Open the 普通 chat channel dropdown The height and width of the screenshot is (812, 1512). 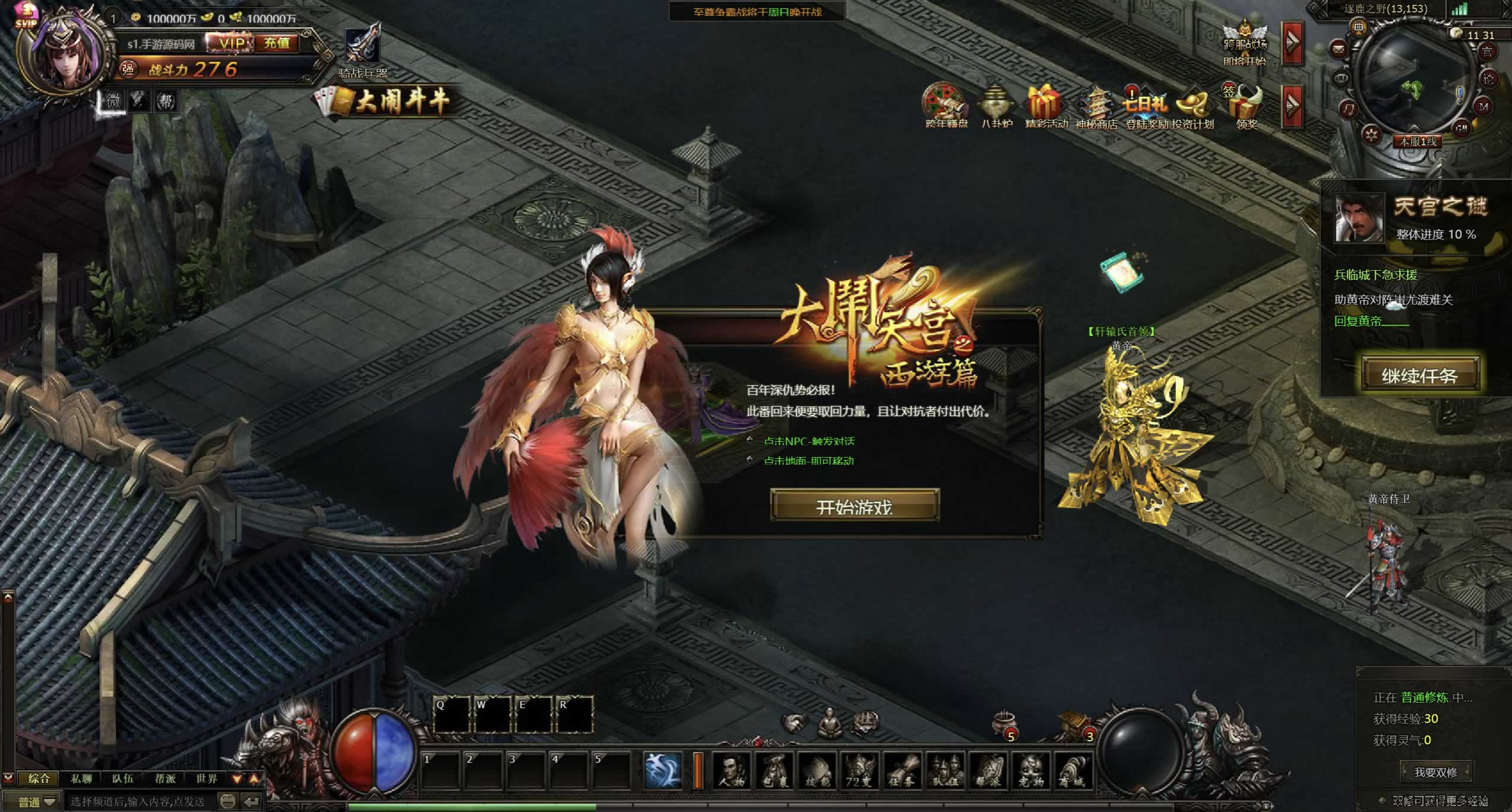point(37,802)
